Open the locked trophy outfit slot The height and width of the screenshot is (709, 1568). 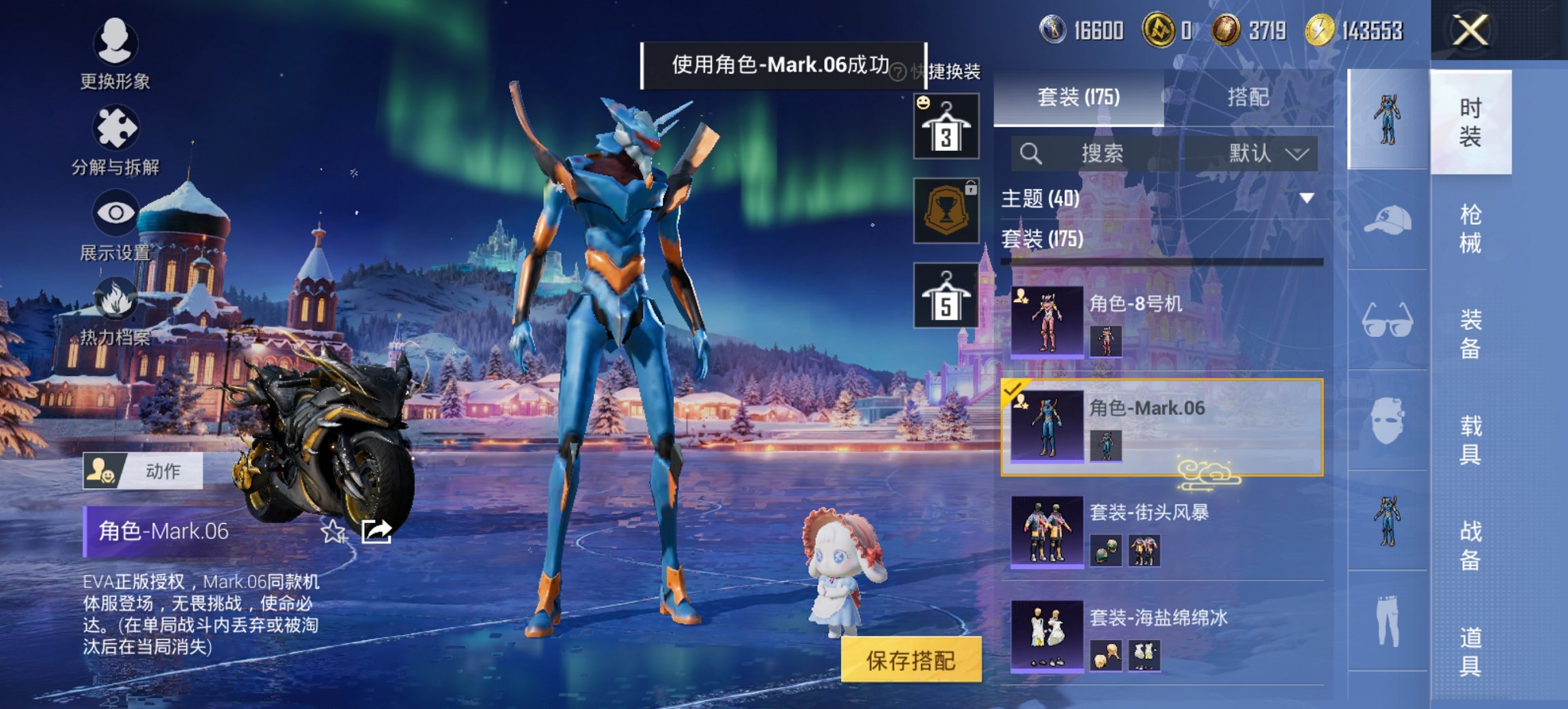tap(944, 209)
